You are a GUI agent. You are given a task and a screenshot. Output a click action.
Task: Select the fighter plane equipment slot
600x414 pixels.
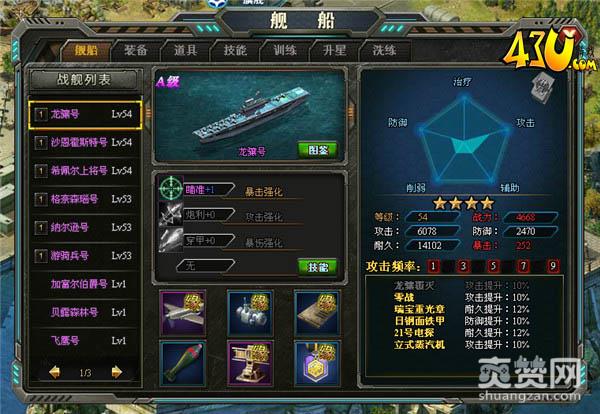[181, 311]
